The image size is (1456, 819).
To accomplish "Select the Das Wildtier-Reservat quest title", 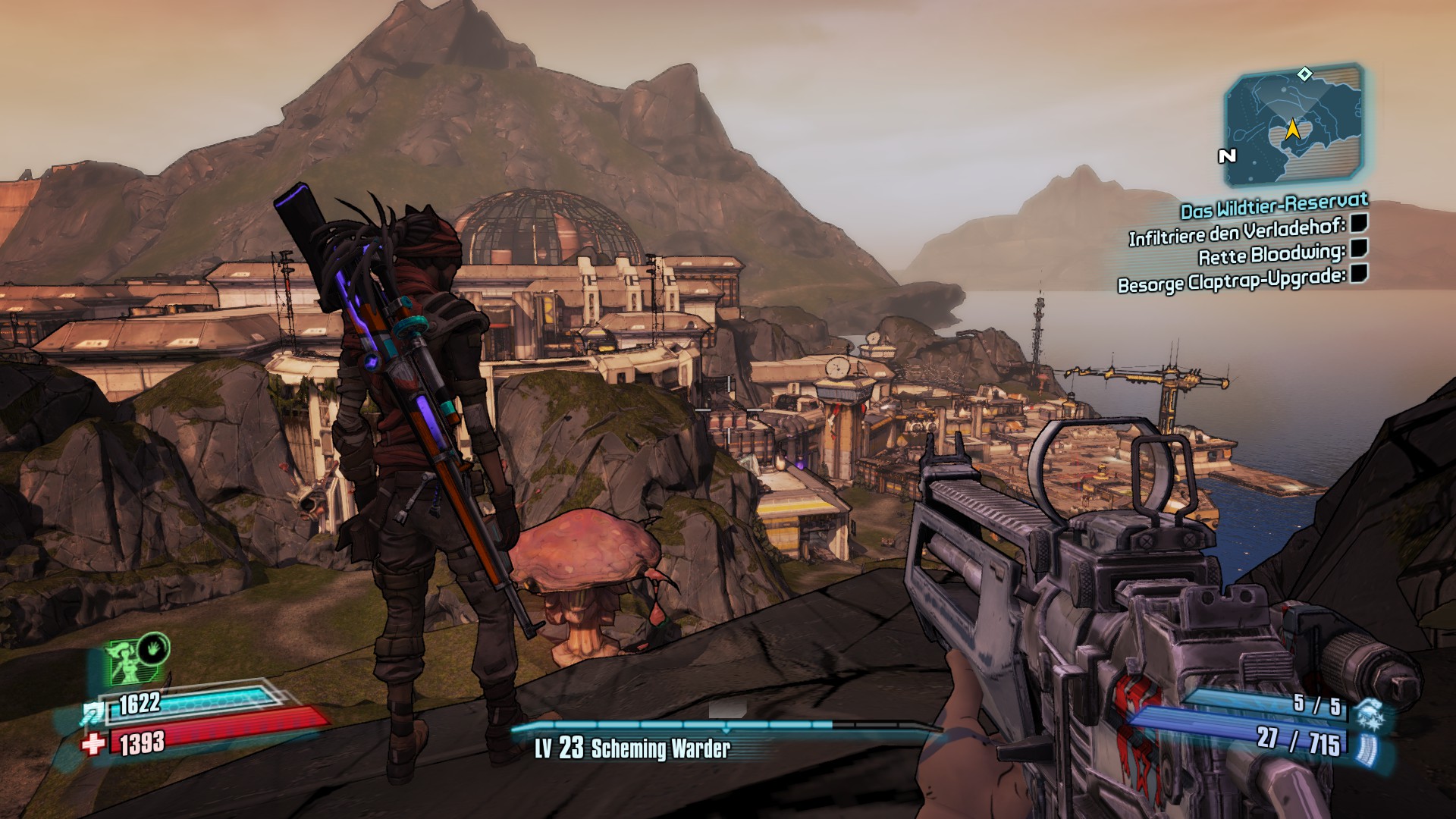I will click(x=1274, y=205).
